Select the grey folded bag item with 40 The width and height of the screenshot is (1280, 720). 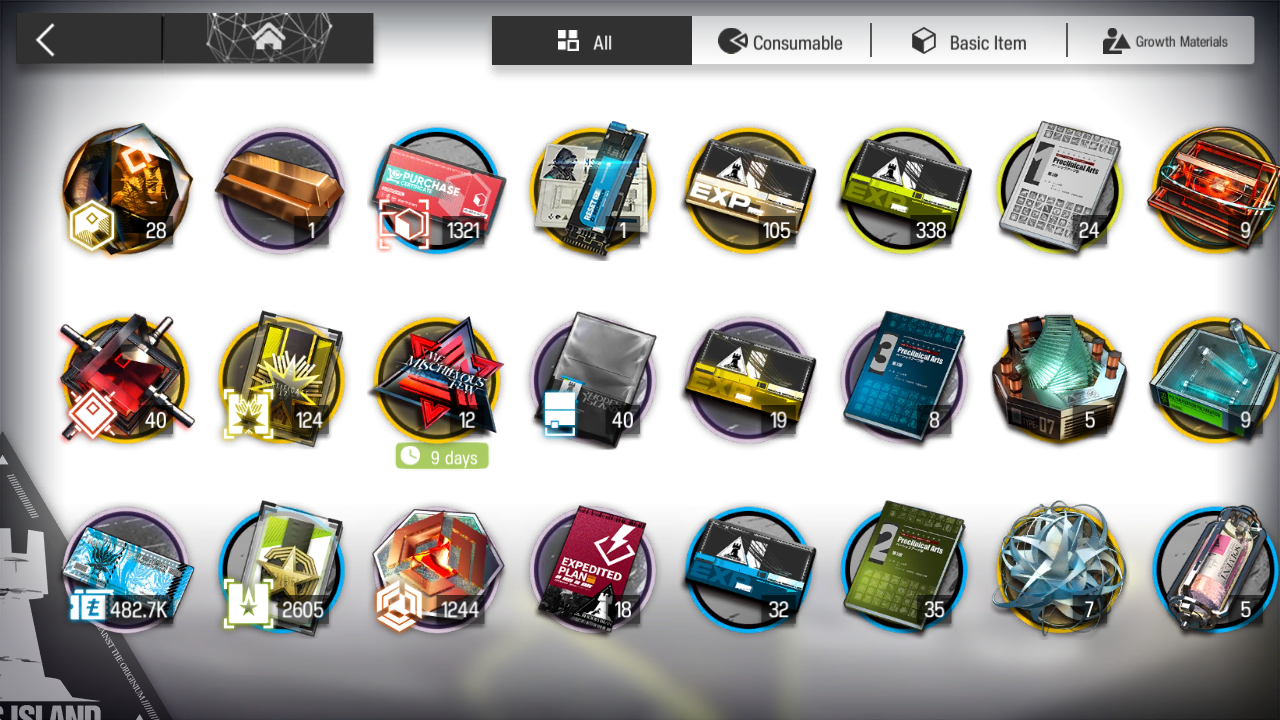coord(592,380)
